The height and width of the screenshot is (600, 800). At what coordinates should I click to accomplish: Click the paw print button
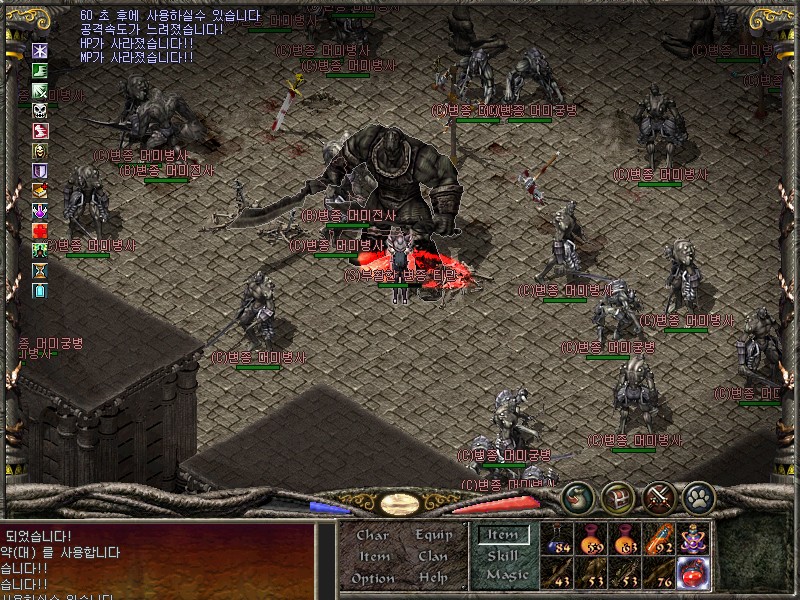tap(697, 497)
